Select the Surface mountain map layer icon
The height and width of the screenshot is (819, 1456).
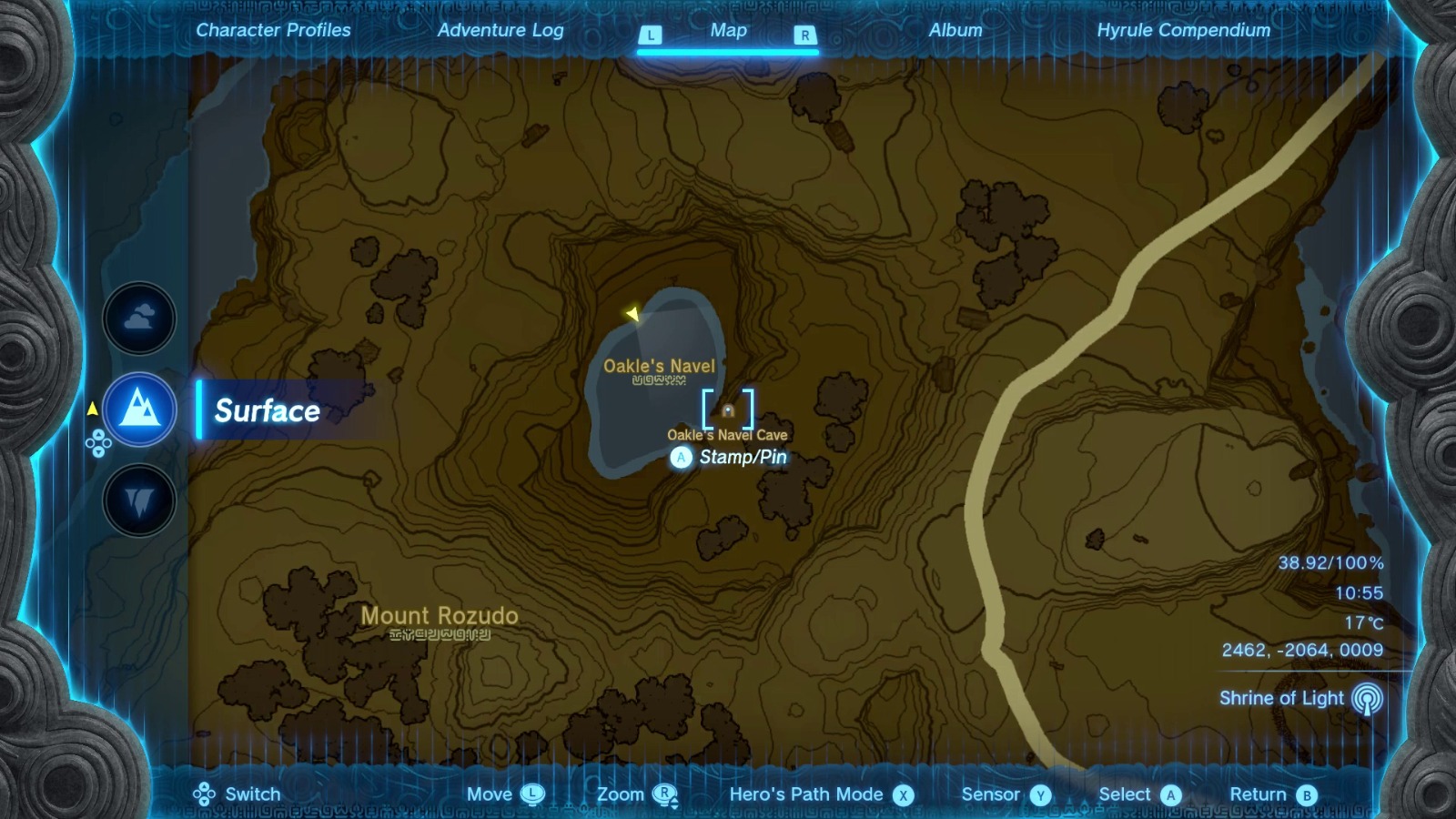coord(138,409)
